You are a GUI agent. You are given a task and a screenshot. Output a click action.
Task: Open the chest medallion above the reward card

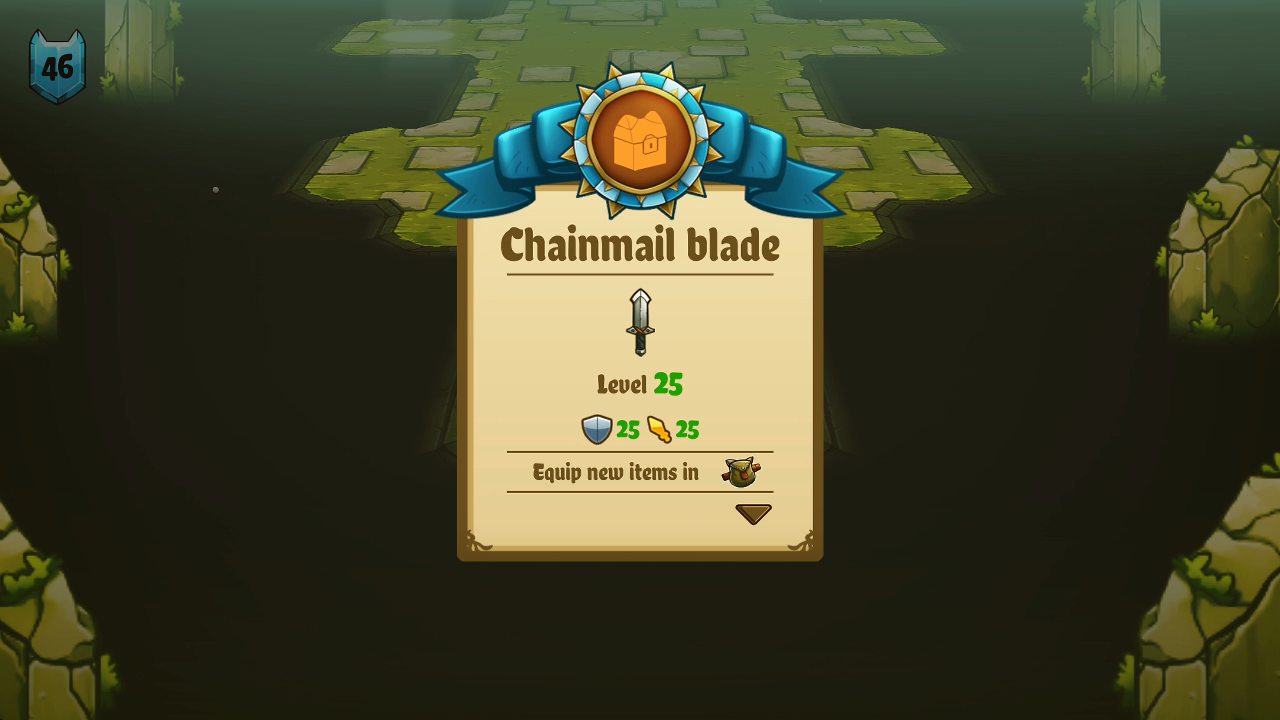click(640, 140)
